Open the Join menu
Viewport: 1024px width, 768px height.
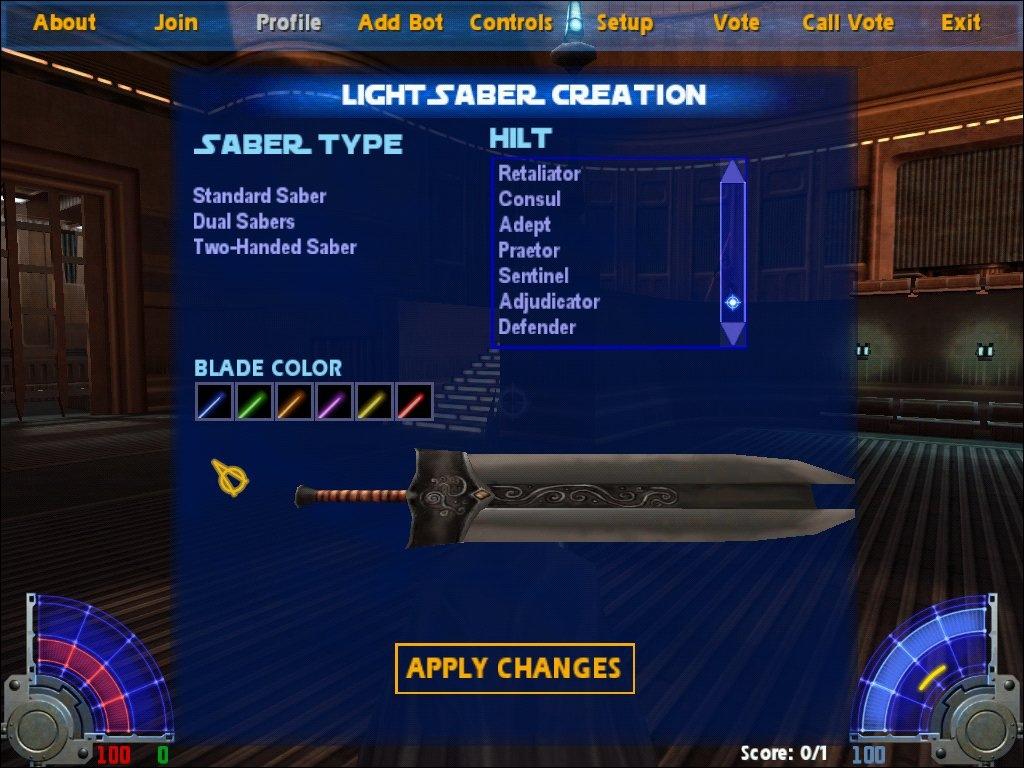pos(176,22)
